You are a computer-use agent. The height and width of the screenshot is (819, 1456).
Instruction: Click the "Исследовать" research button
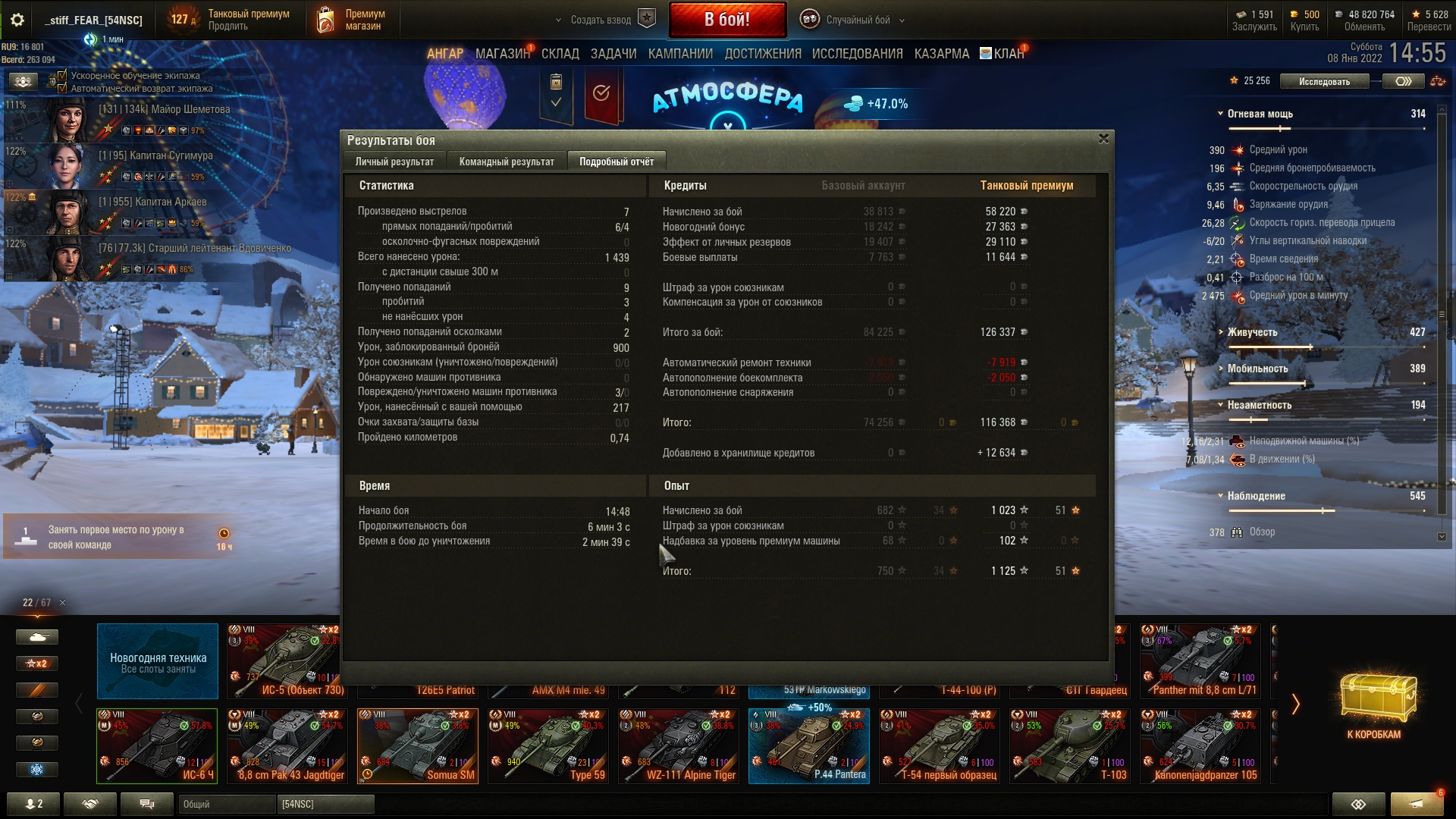tap(1324, 81)
